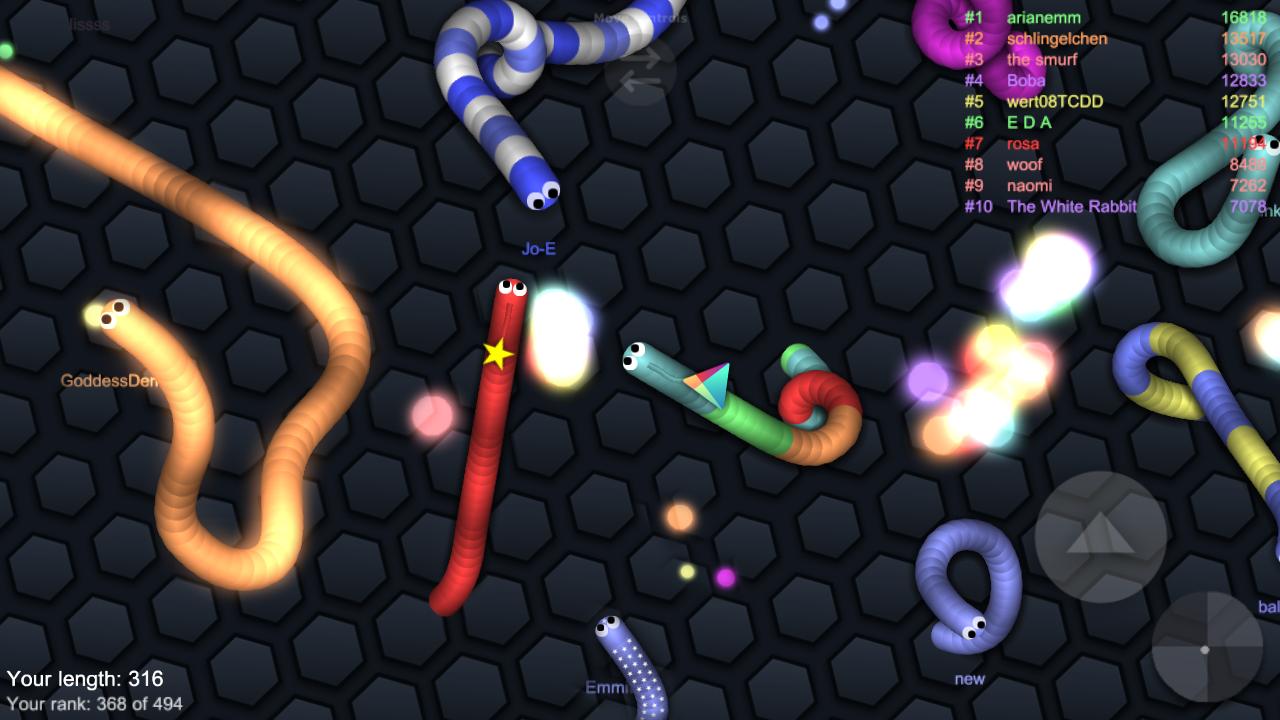Click the player name Jo-E
Image resolution: width=1280 pixels, height=720 pixels.
540,248
